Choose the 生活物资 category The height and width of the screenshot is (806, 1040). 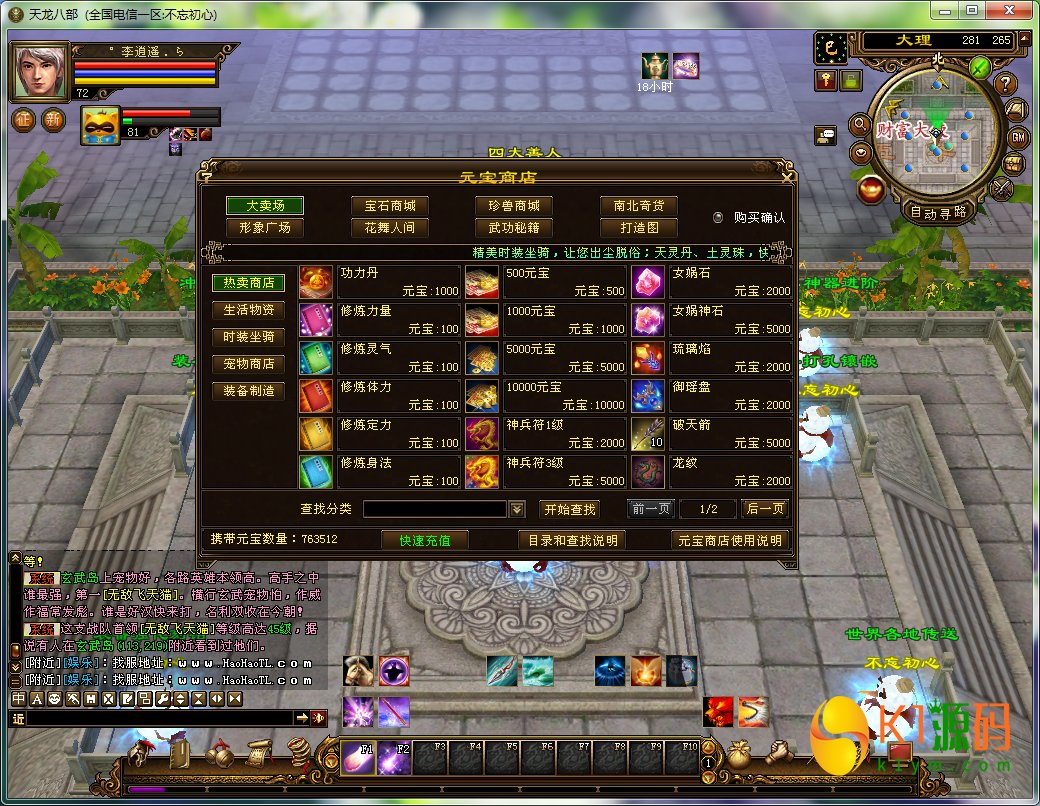(x=248, y=310)
